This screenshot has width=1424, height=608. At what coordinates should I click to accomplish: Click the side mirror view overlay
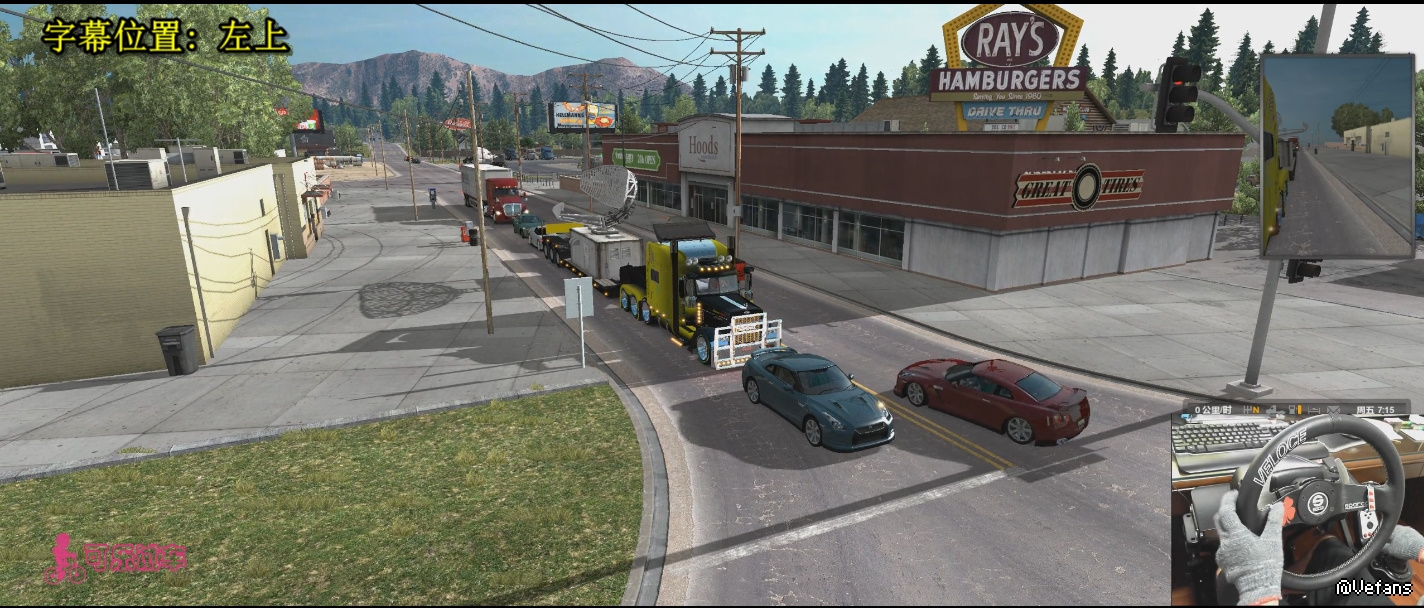pos(1337,156)
